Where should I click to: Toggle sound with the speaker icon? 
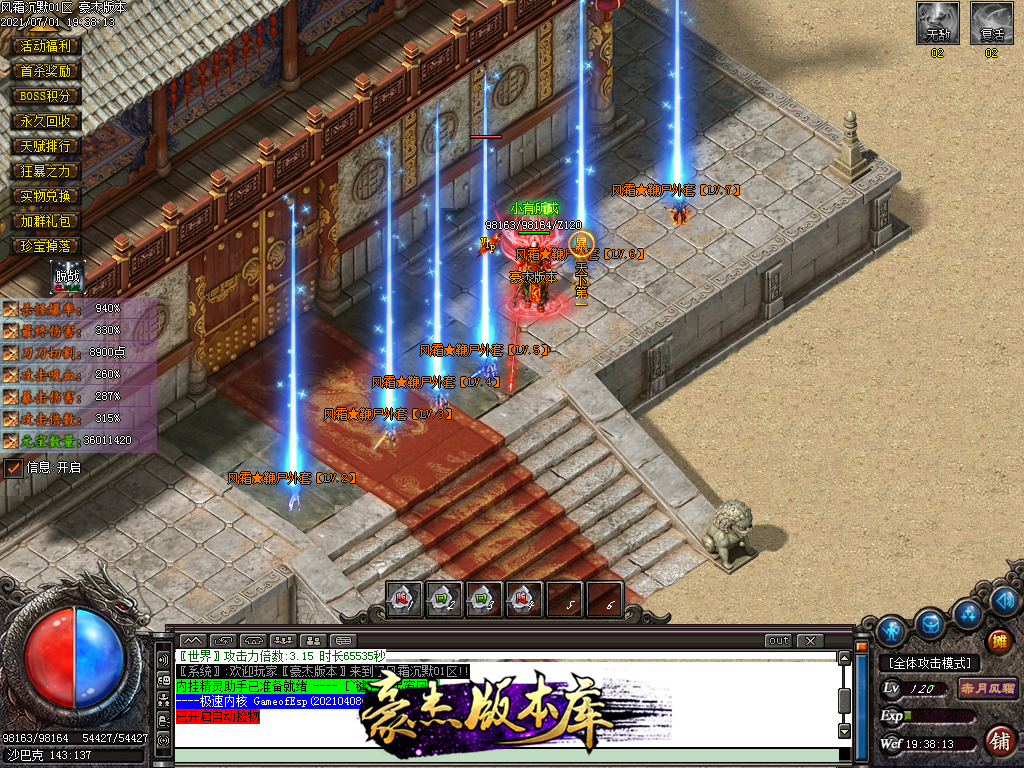[x=1005, y=601]
